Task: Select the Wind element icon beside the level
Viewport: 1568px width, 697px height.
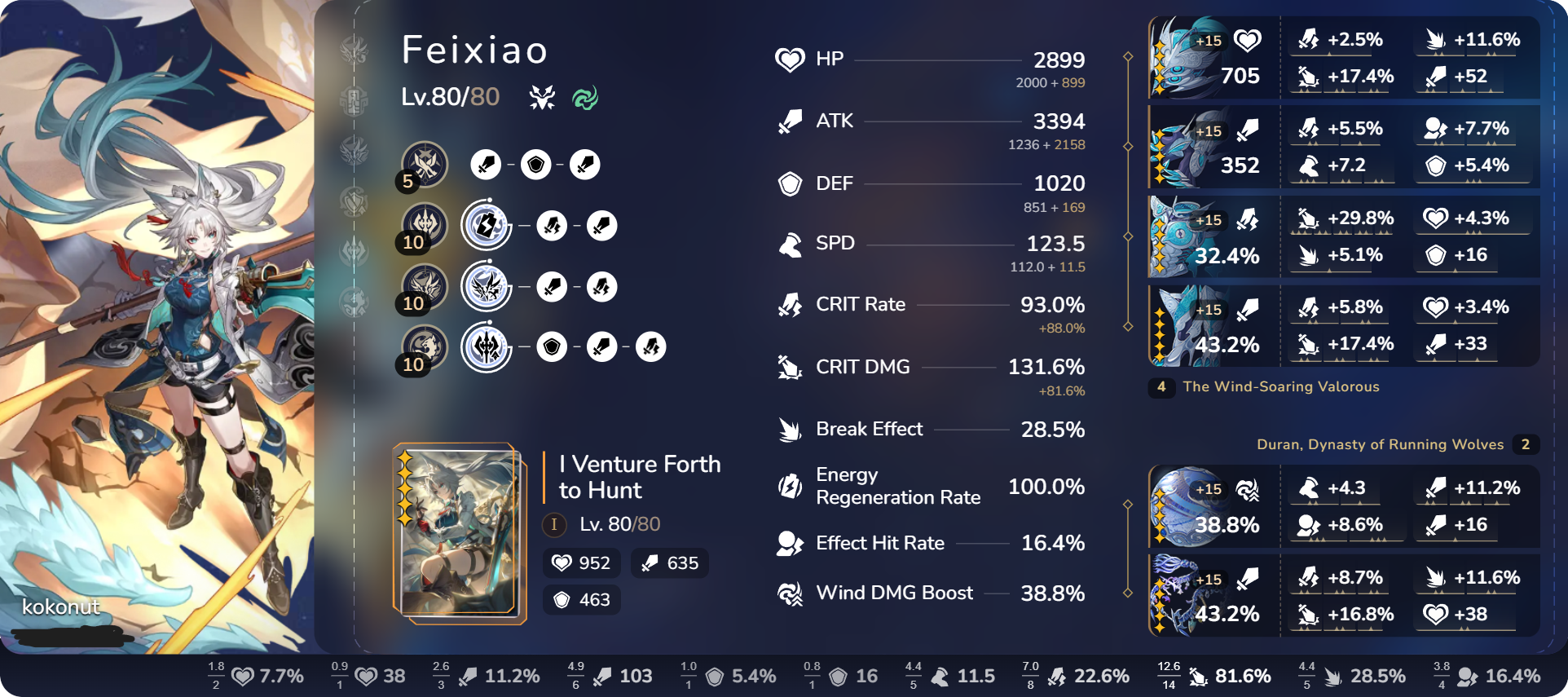Action: pyautogui.click(x=586, y=99)
